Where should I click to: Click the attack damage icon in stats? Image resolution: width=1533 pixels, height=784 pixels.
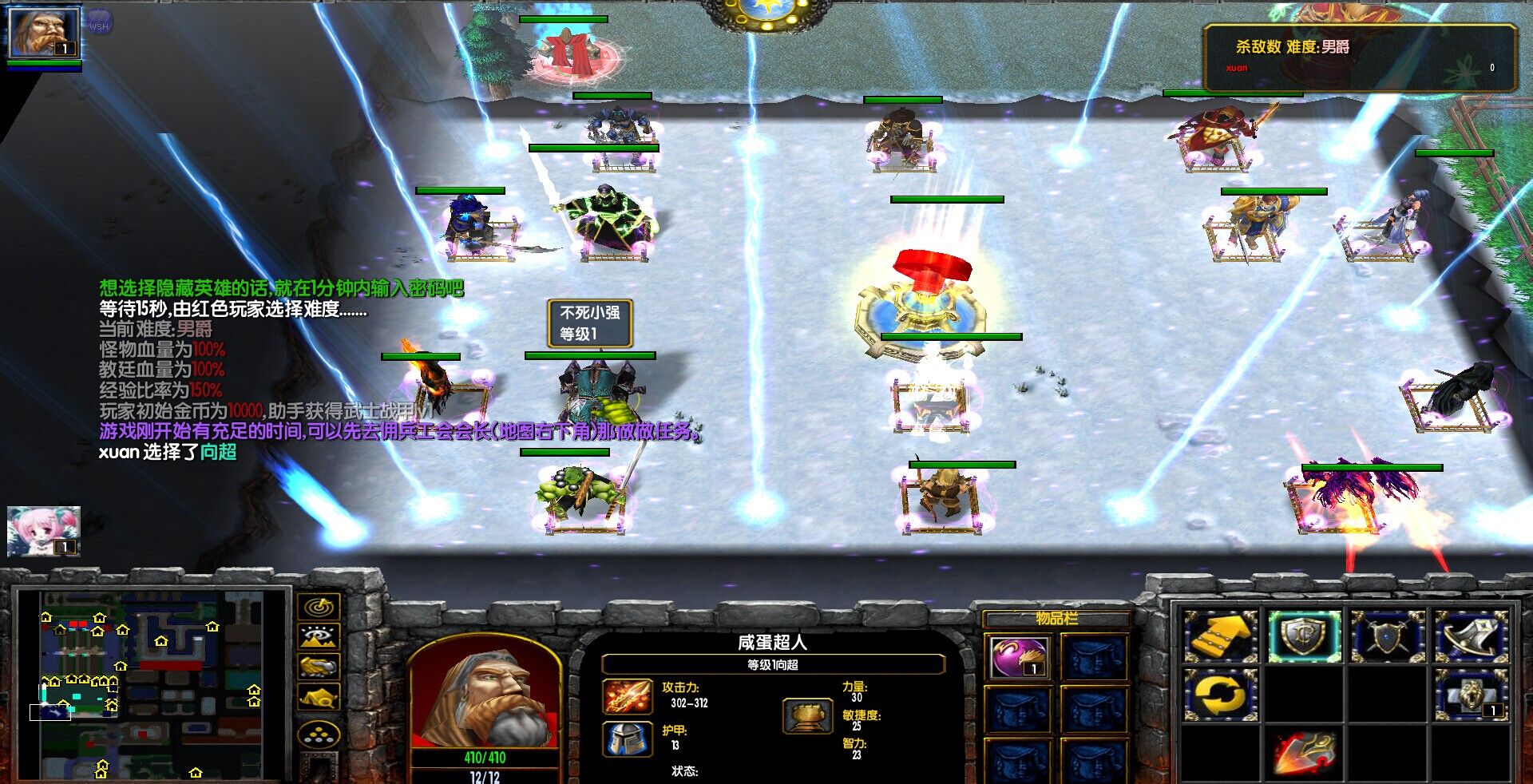pyautogui.click(x=627, y=696)
